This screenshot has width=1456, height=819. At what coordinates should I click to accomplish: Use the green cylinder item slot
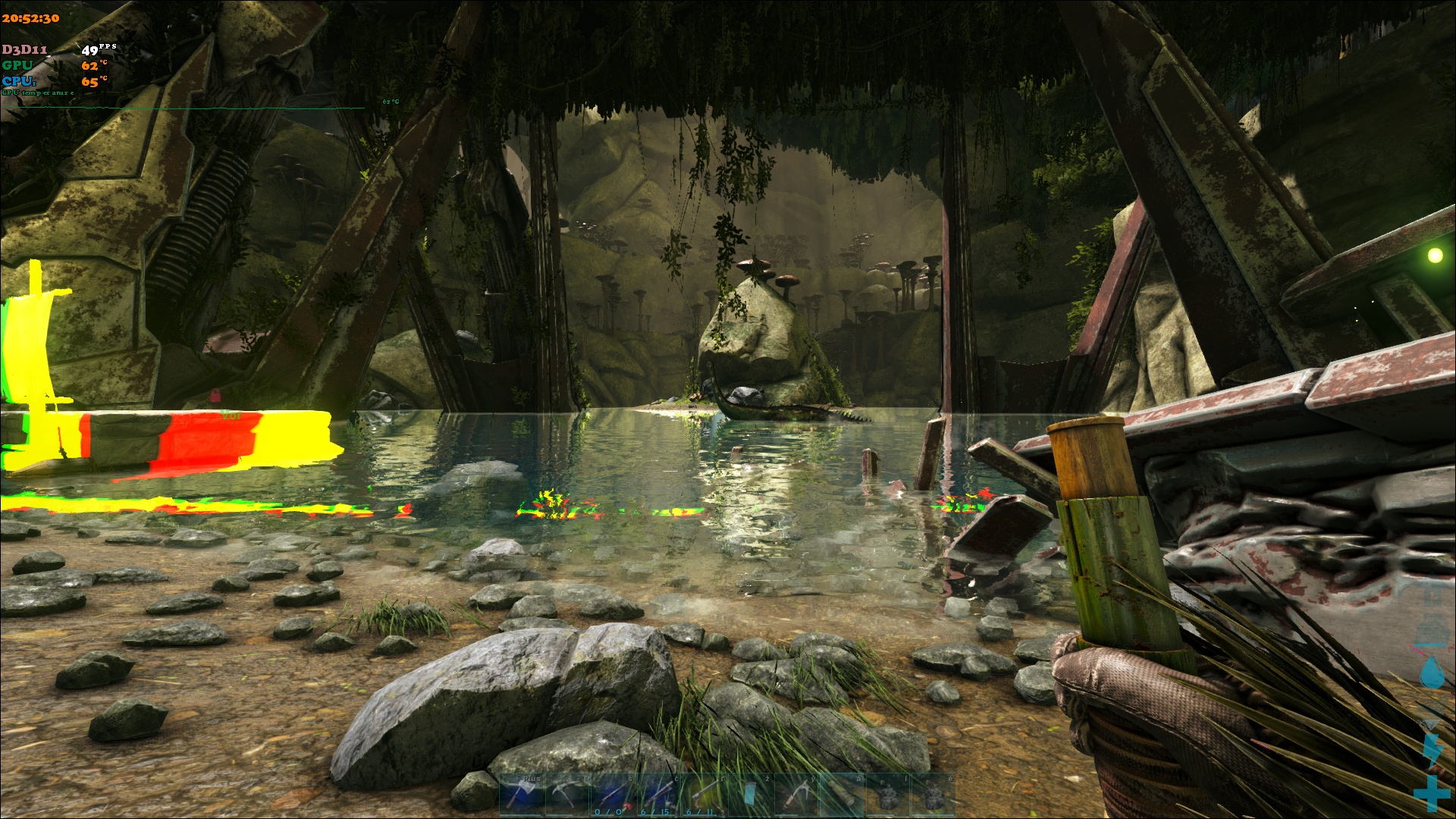pos(840,795)
